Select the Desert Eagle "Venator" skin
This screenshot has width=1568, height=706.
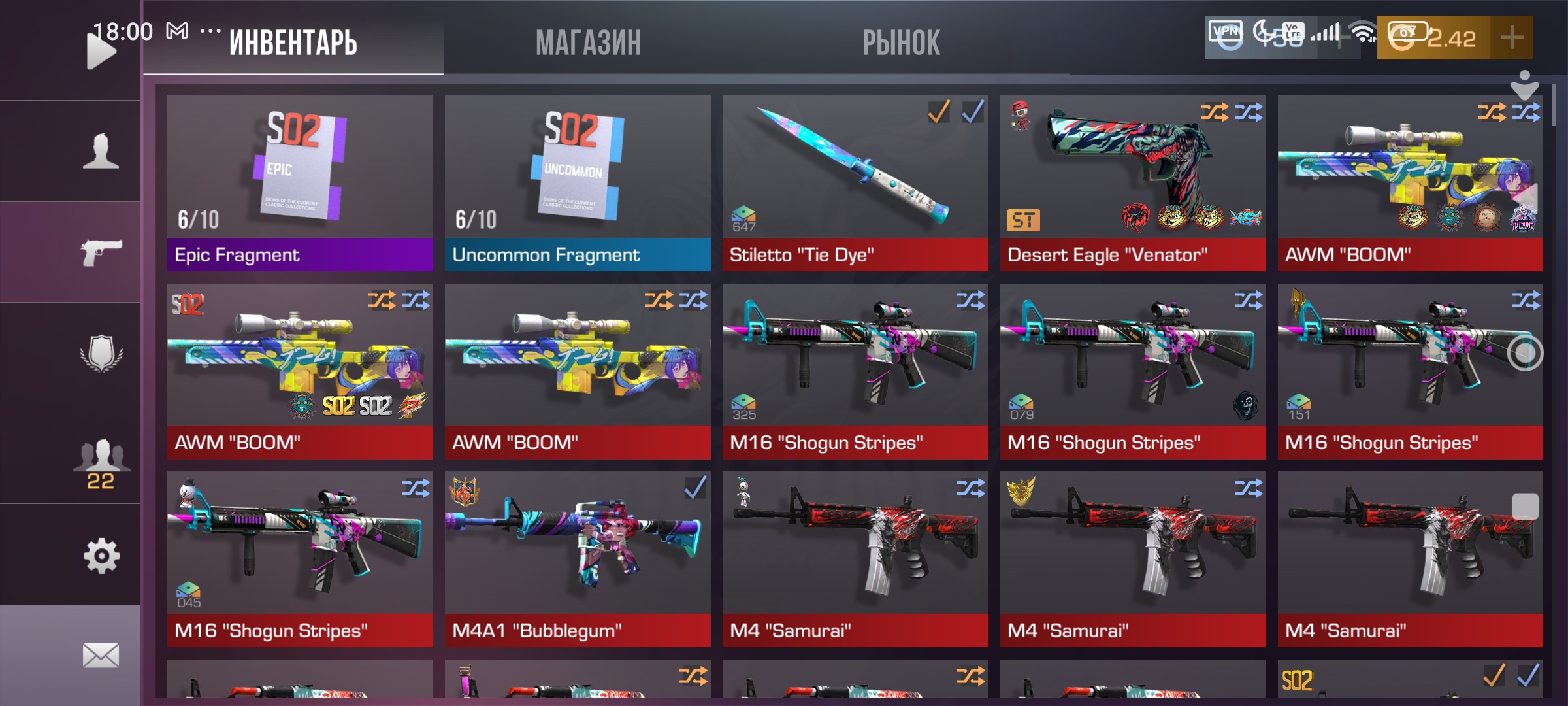1133,183
